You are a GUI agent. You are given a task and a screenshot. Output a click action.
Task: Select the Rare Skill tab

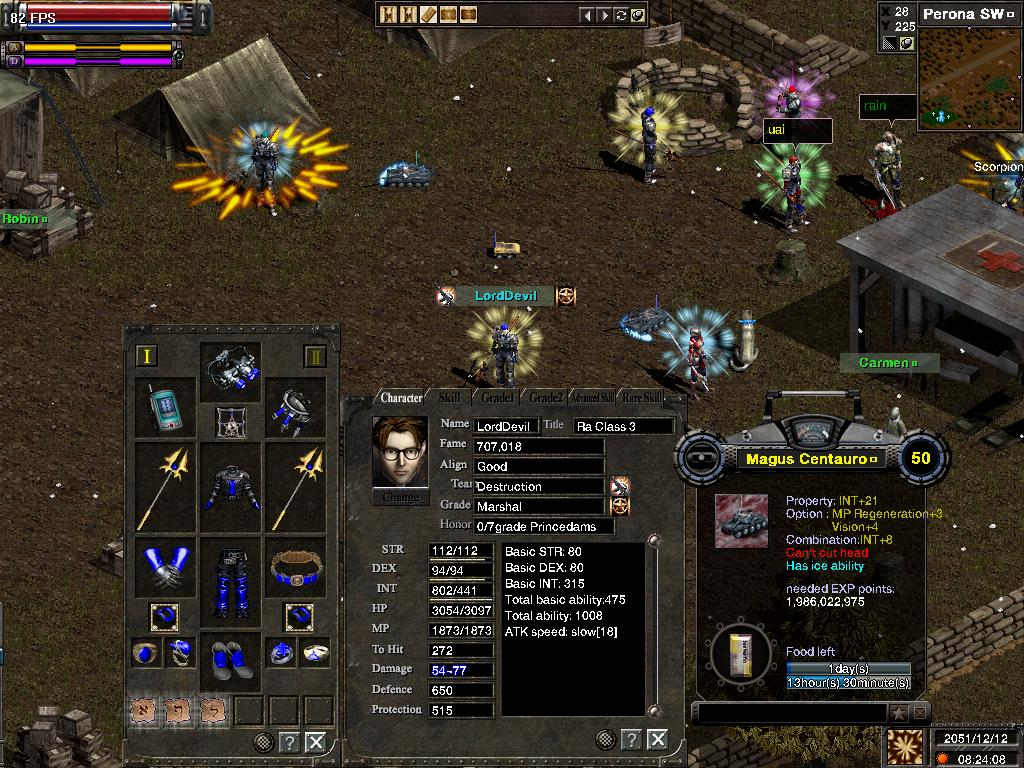coord(640,398)
